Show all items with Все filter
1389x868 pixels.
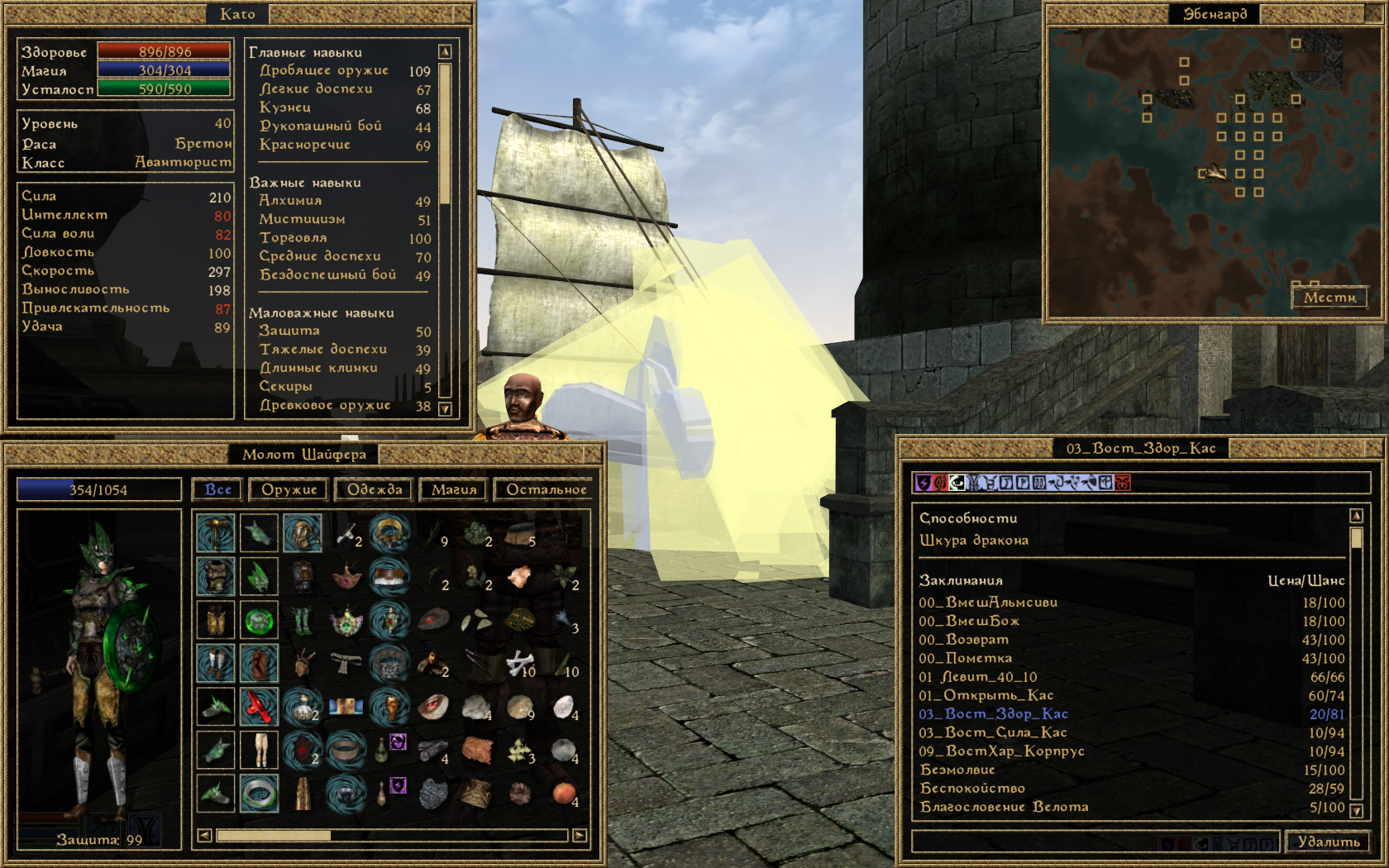tap(217, 489)
